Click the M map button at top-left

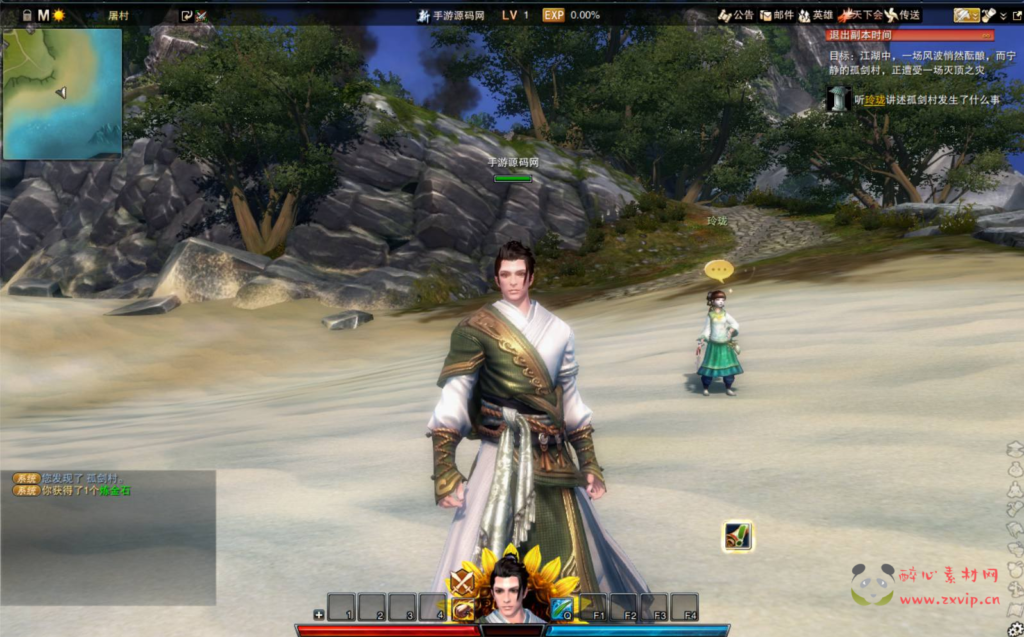[x=43, y=15]
